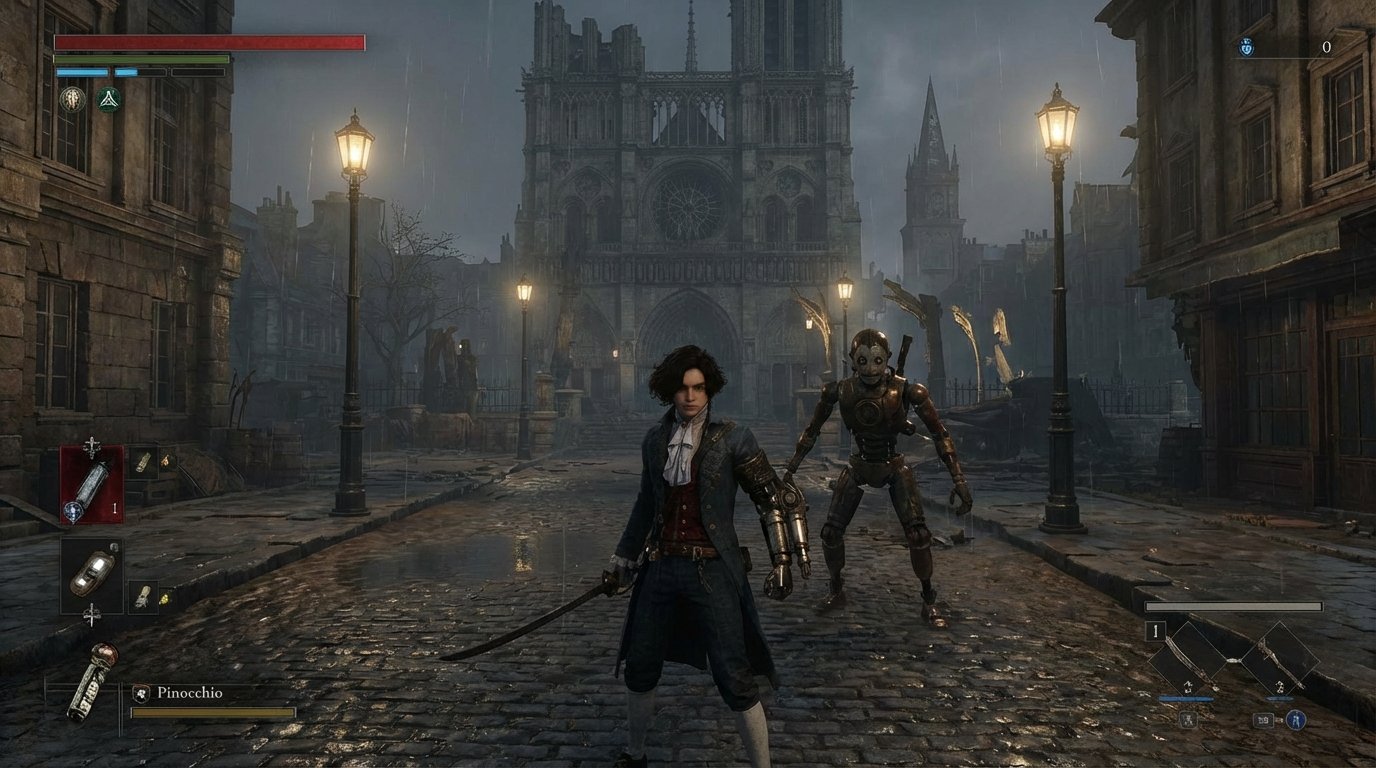Select the Pinocchio nameplate
The height and width of the screenshot is (768, 1376).
[188, 691]
